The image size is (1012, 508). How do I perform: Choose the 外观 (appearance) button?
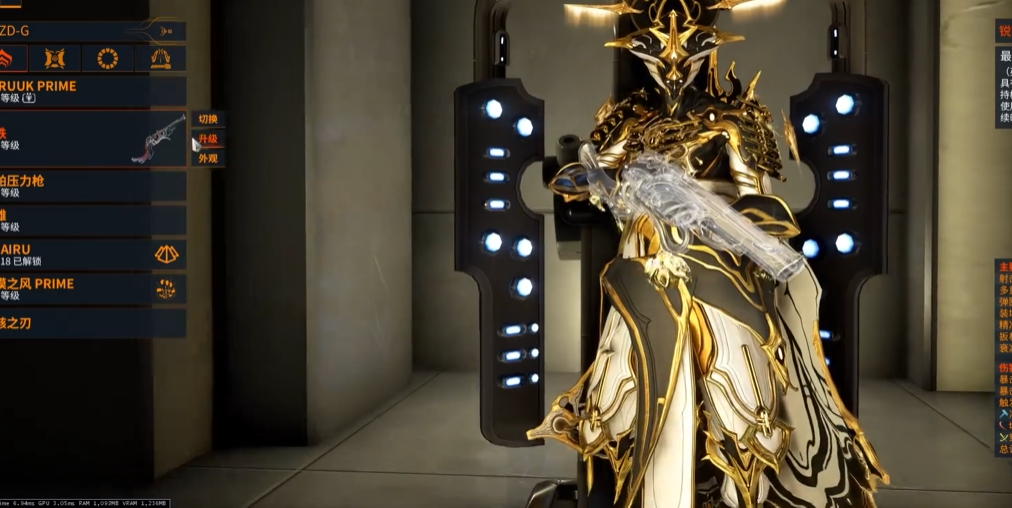tap(207, 158)
